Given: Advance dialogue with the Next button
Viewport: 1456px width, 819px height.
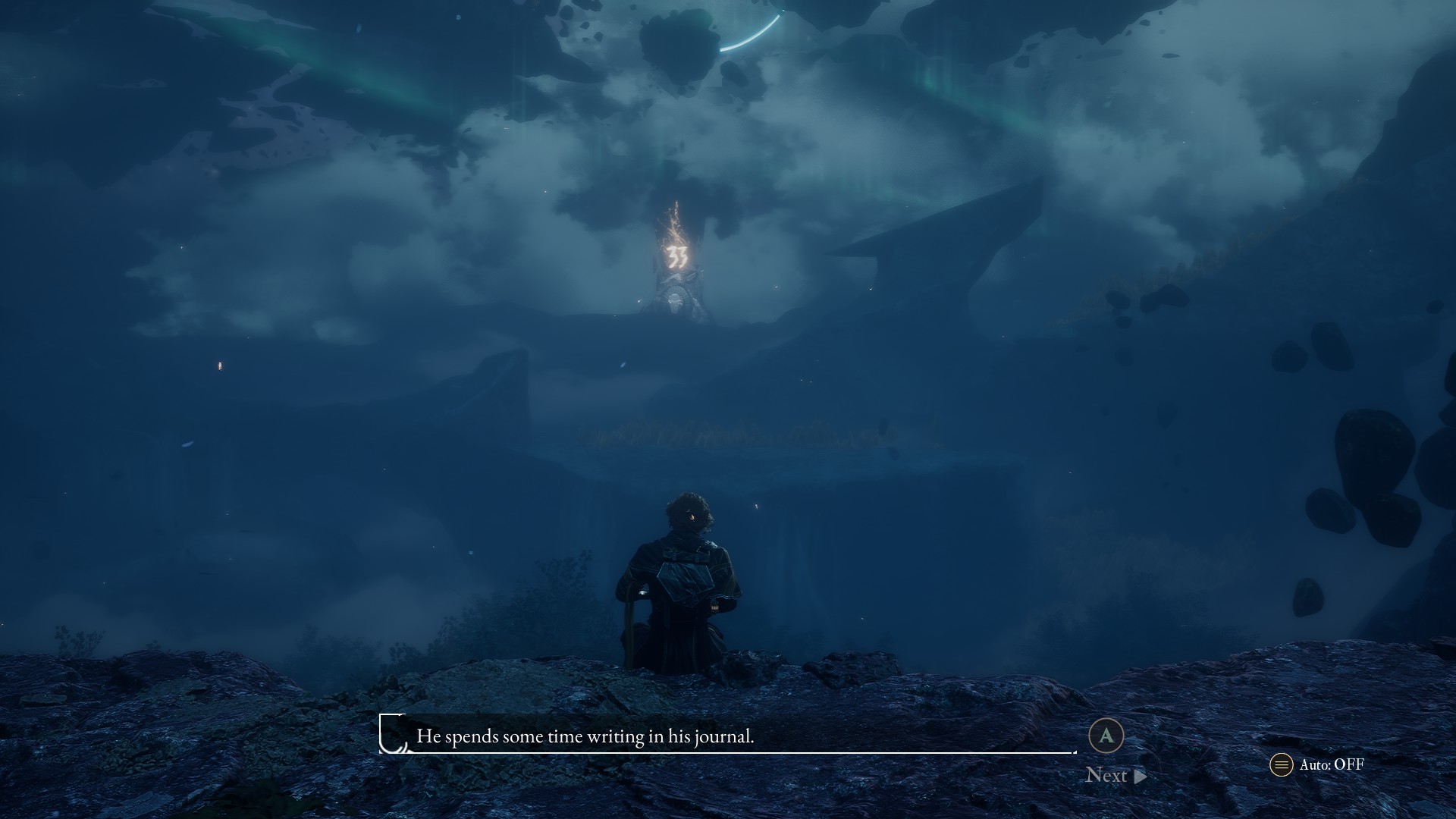Looking at the screenshot, I should pos(1115,775).
